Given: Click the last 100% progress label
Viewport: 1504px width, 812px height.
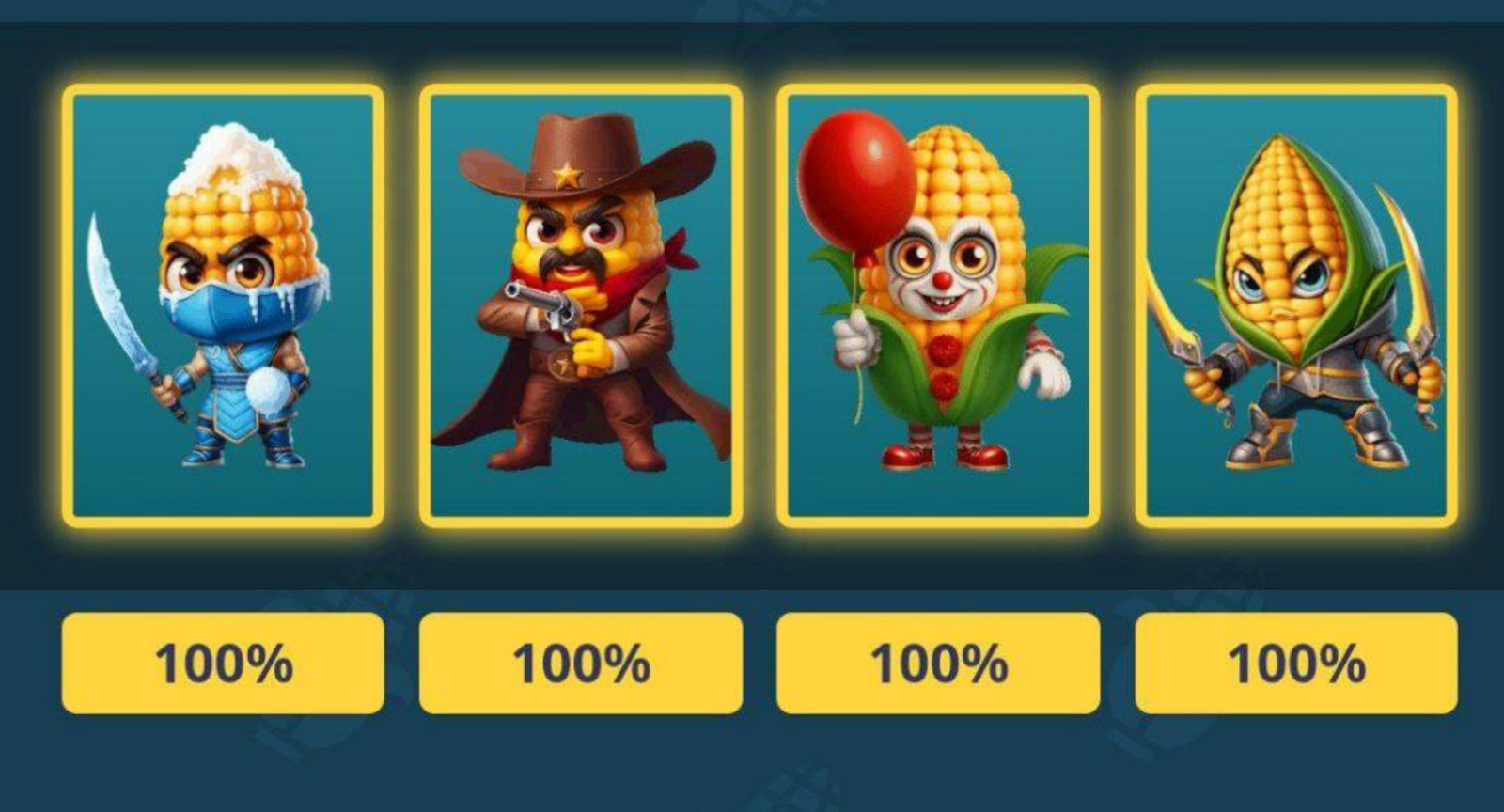Looking at the screenshot, I should coord(1297,664).
